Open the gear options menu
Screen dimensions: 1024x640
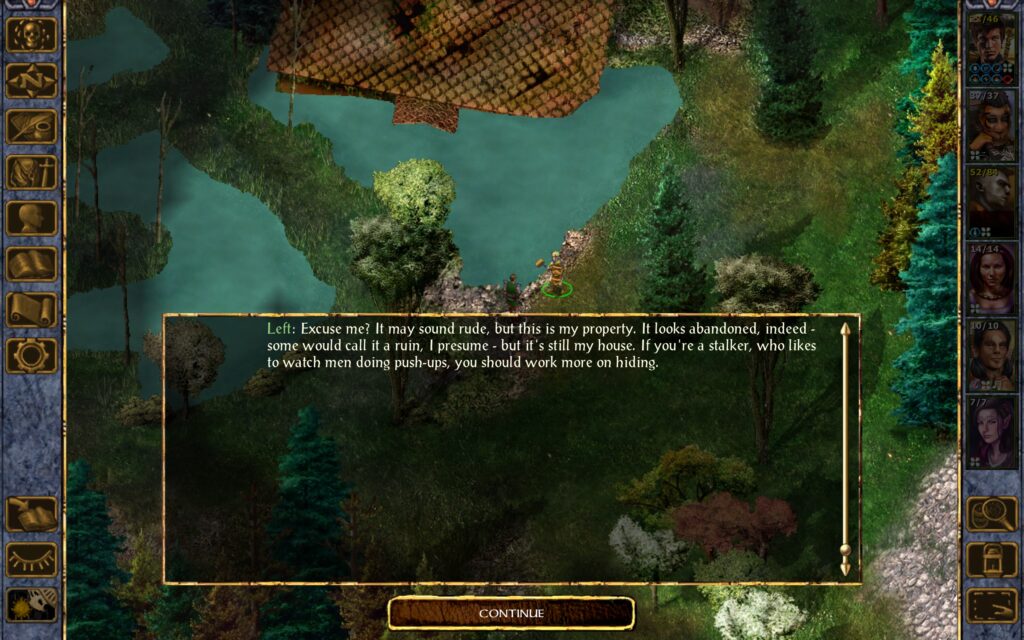[x=32, y=355]
